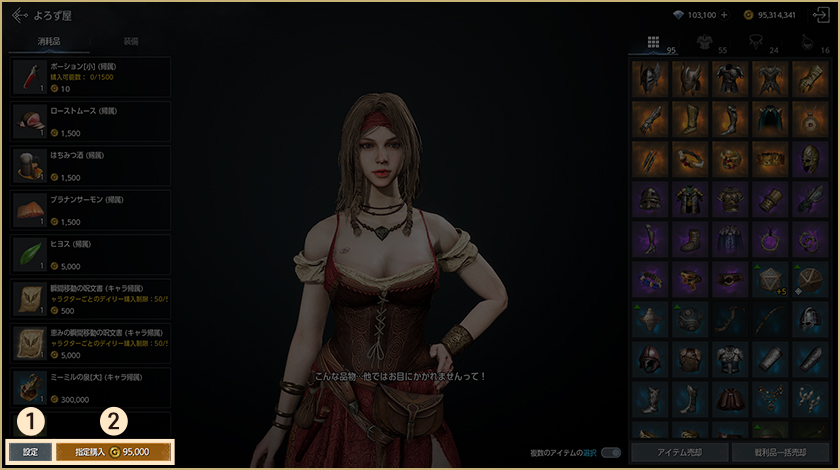Select the ポーション[小] shop item
The height and width of the screenshot is (470, 840).
[x=90, y=77]
